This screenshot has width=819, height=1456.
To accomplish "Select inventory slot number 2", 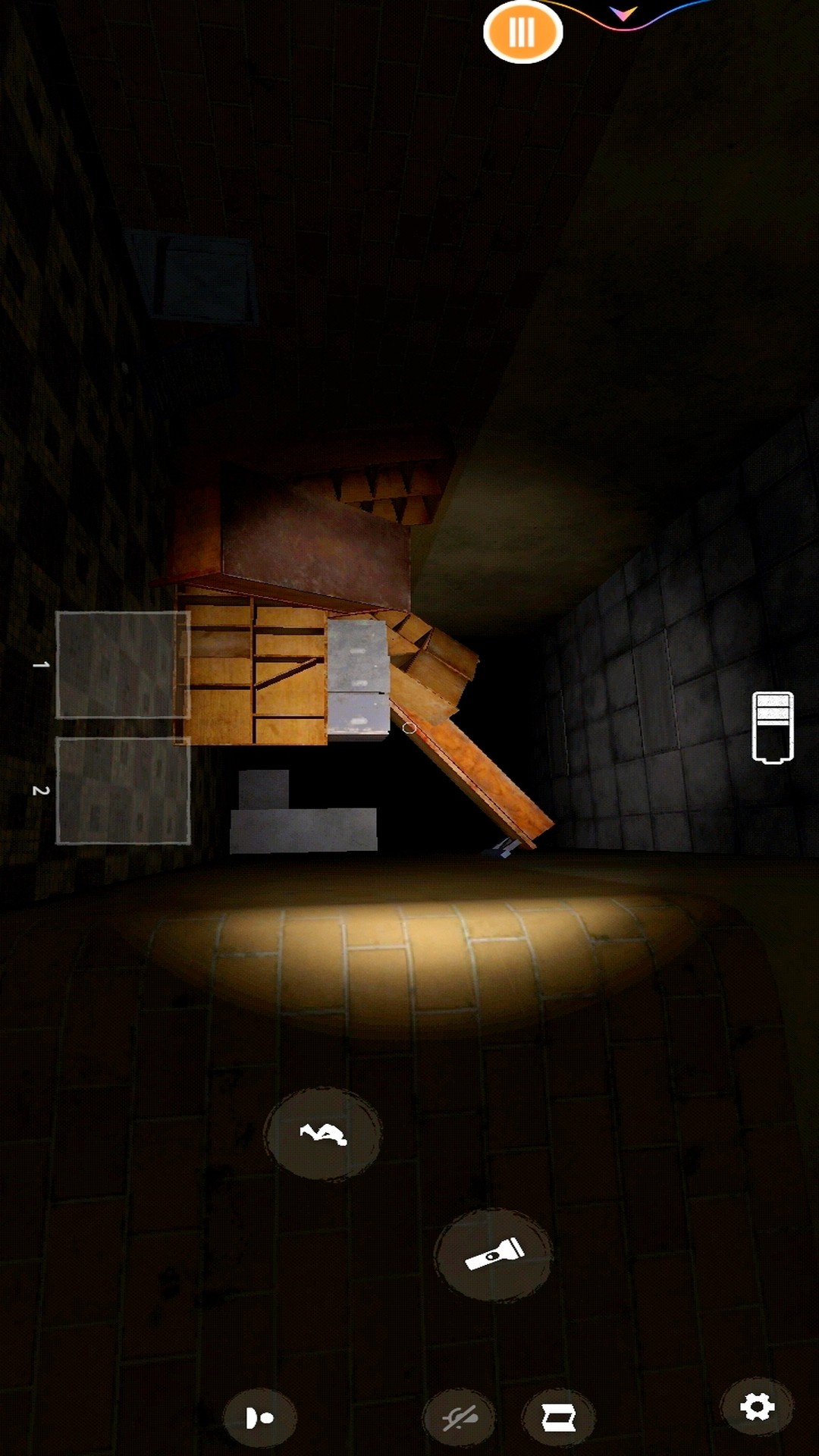I will coord(123,790).
